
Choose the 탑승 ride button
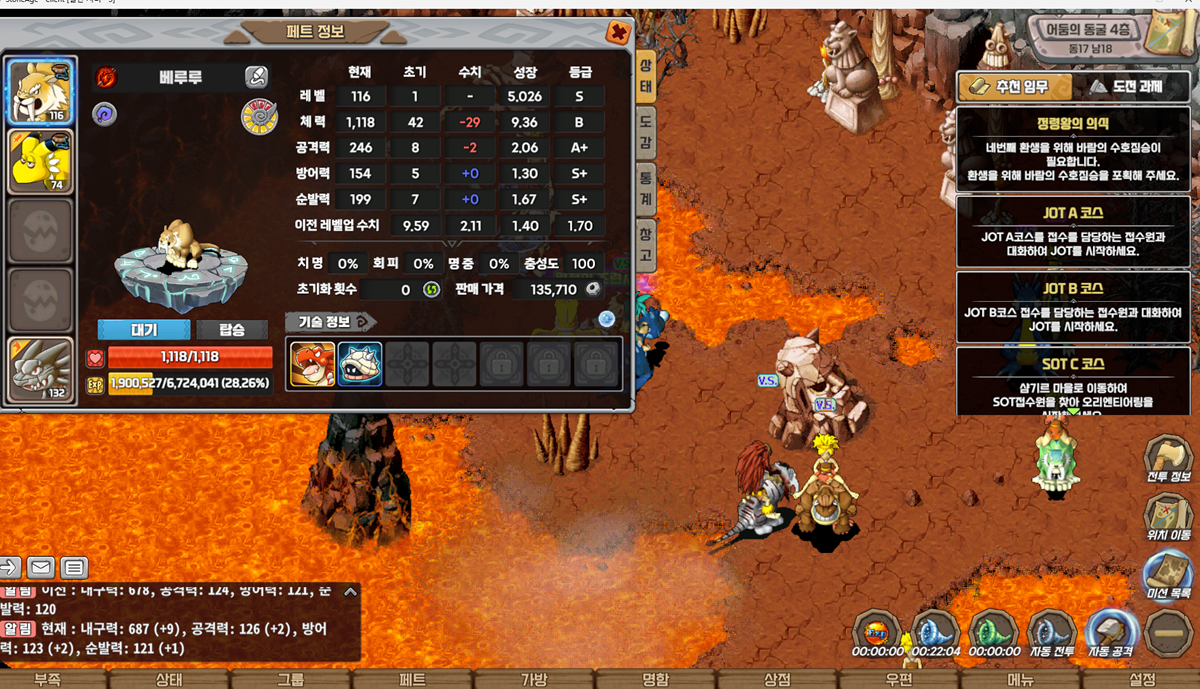[231, 330]
